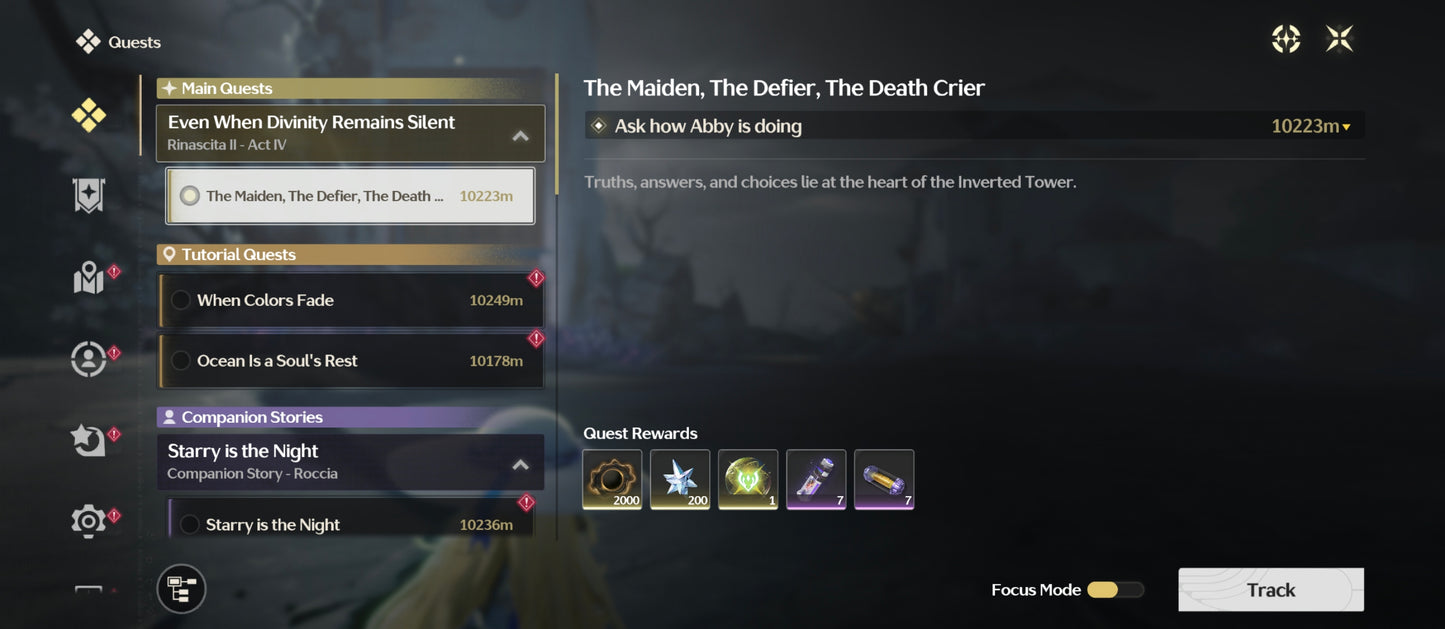Select The Maiden, The Defier quest entry

(350, 196)
